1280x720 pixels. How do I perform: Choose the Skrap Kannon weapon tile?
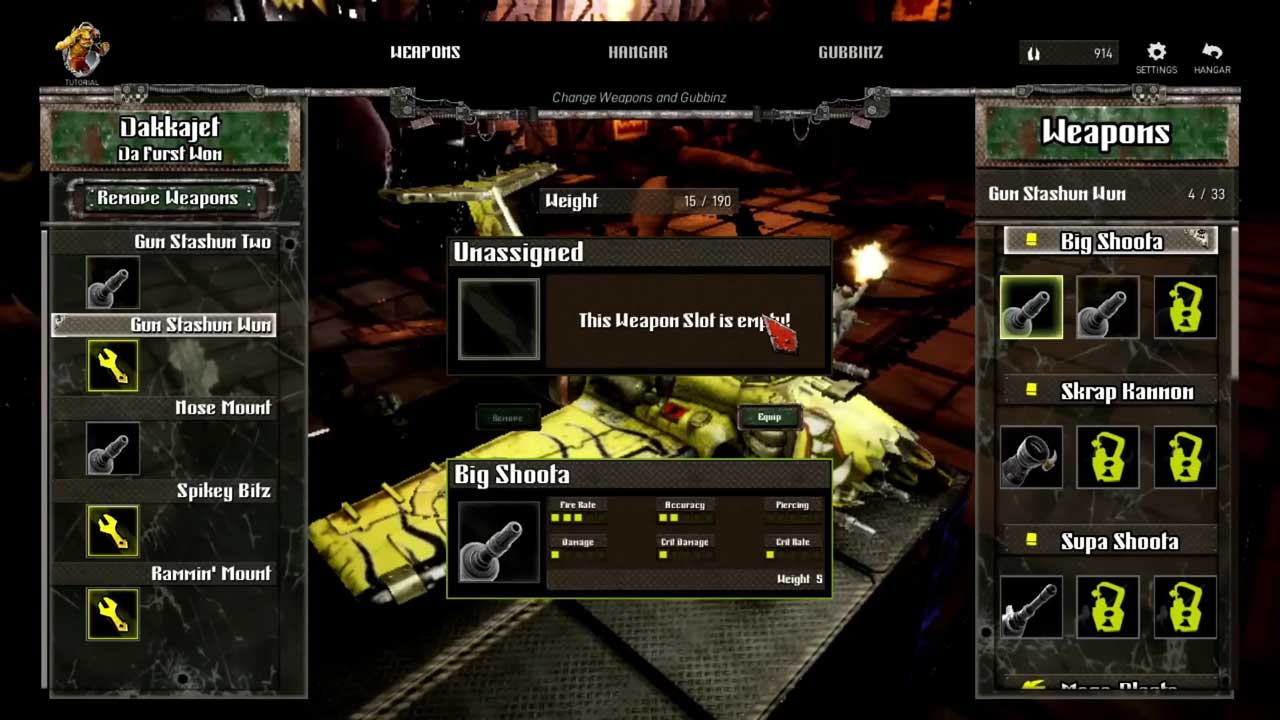click(x=1031, y=458)
